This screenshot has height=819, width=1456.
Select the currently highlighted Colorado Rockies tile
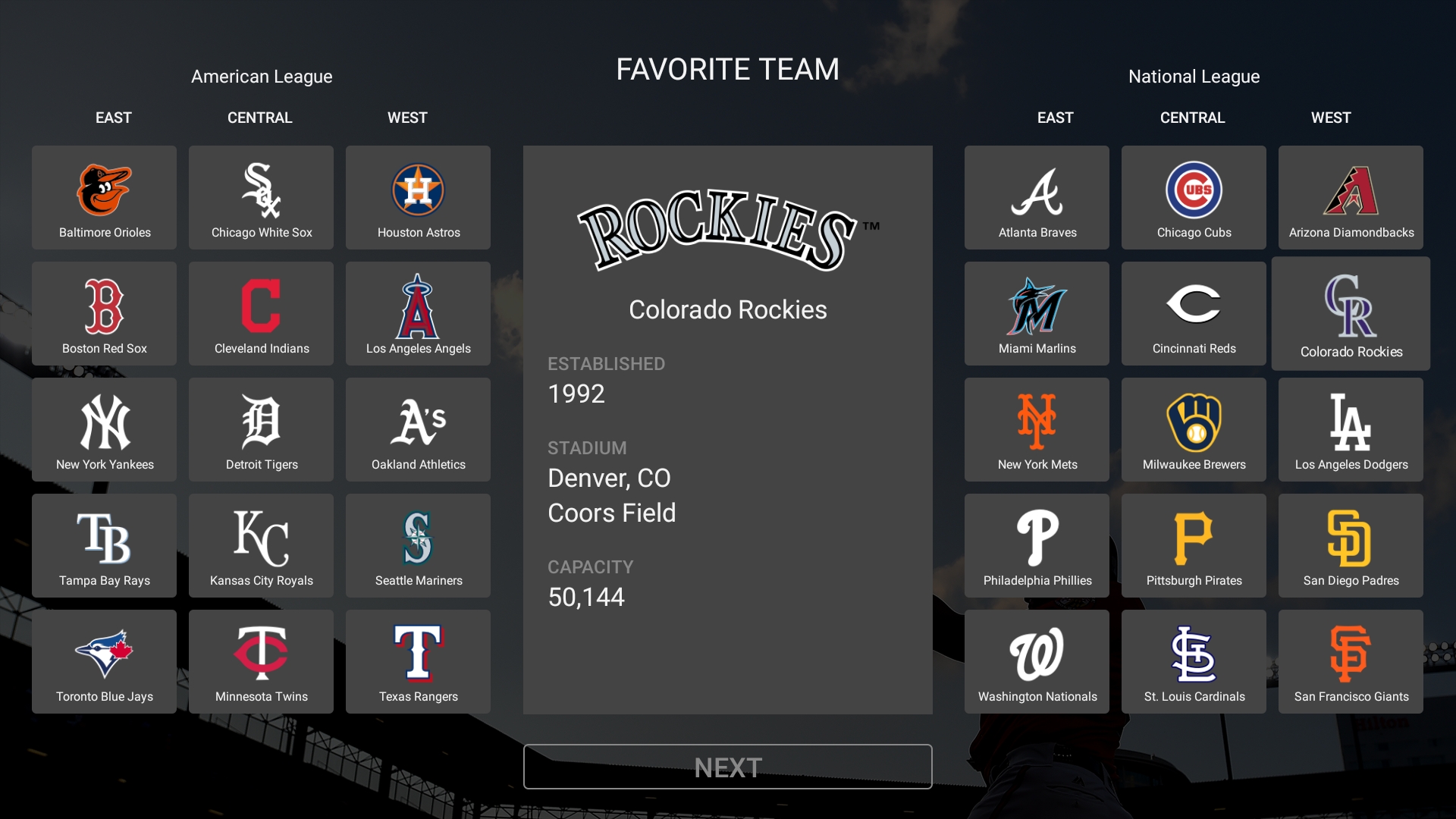[x=1351, y=313]
